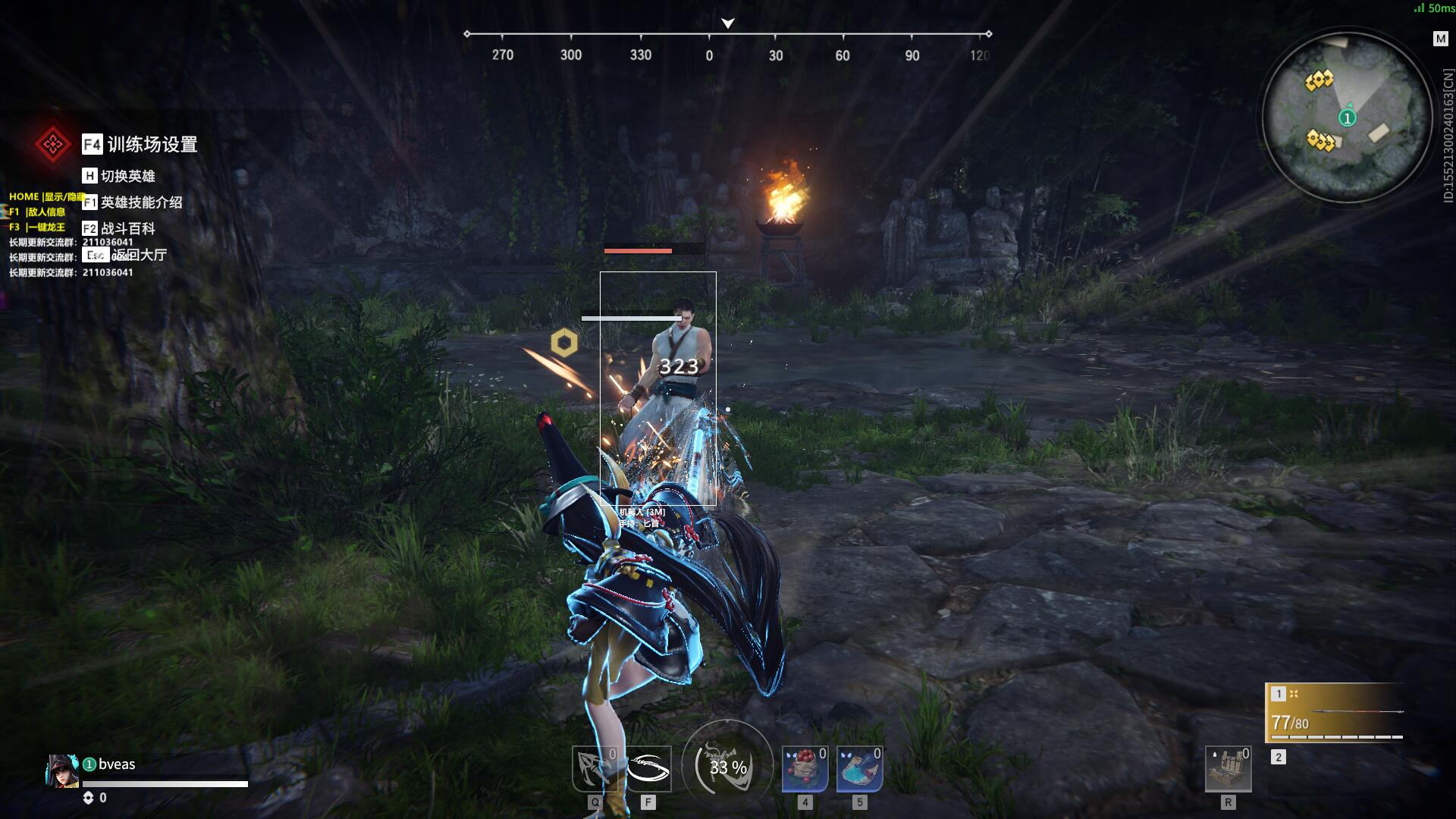Use the red berry pouch item
Screen dimensions: 1456x819
[x=805, y=768]
